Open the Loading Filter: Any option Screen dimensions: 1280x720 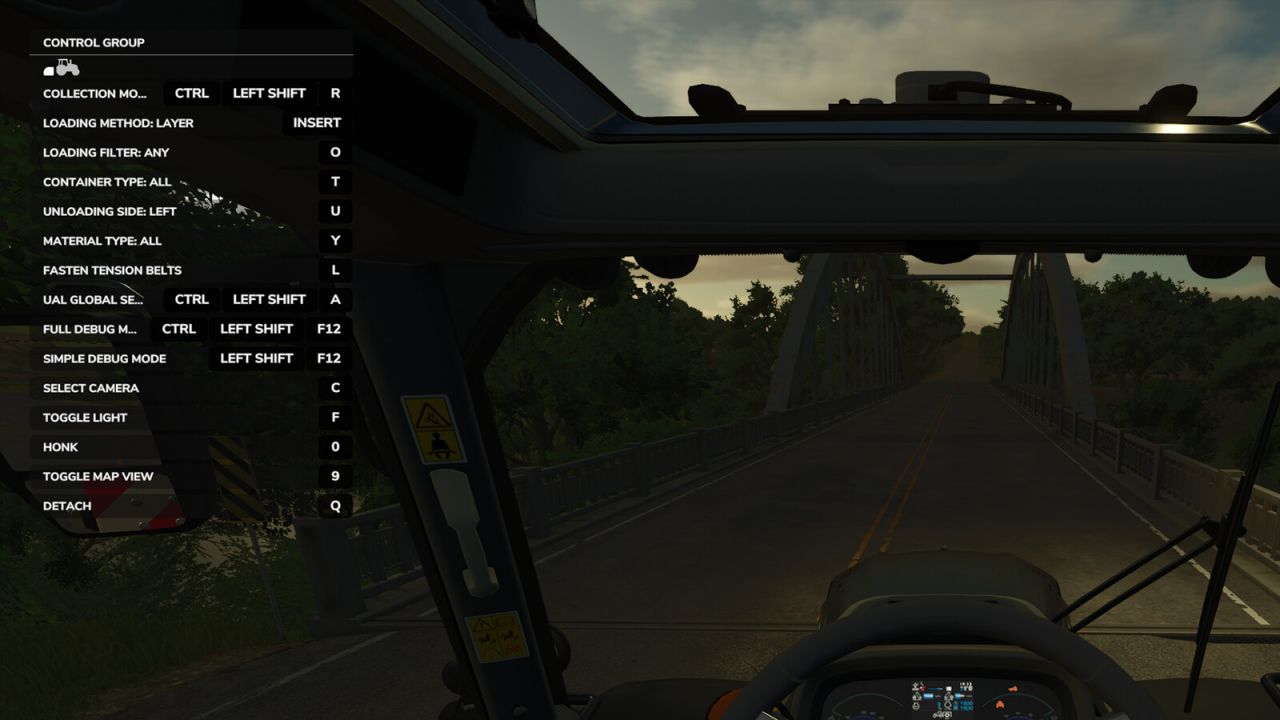105,152
